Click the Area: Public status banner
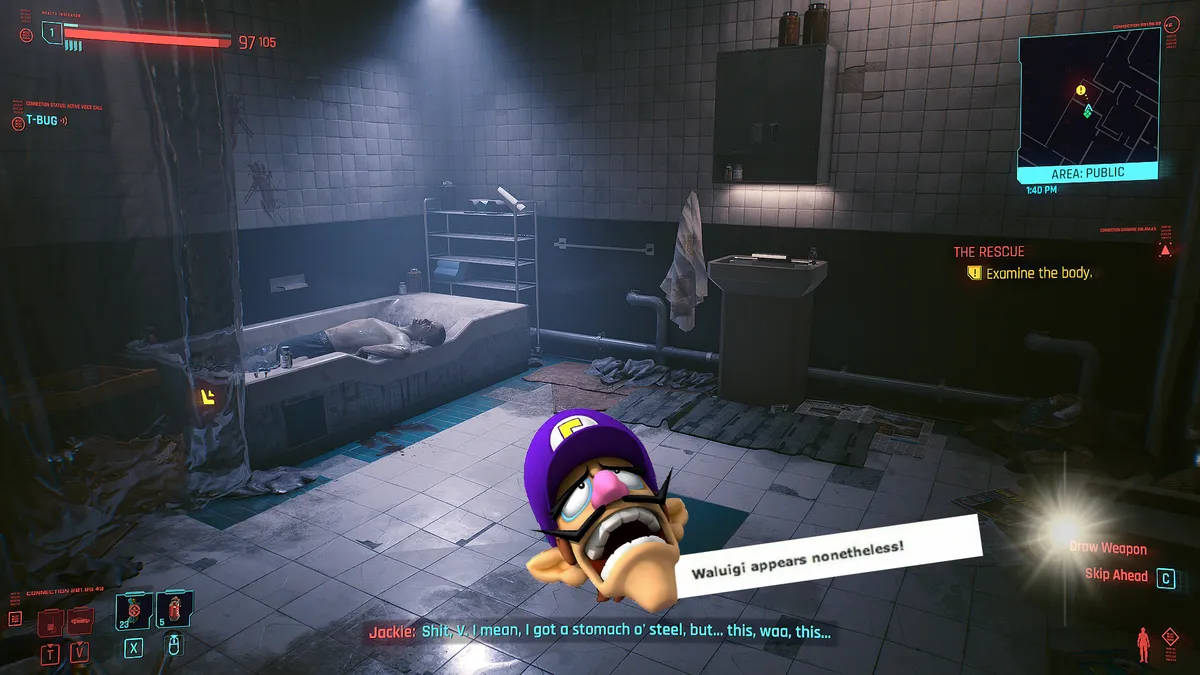The width and height of the screenshot is (1200, 675). 1087,172
